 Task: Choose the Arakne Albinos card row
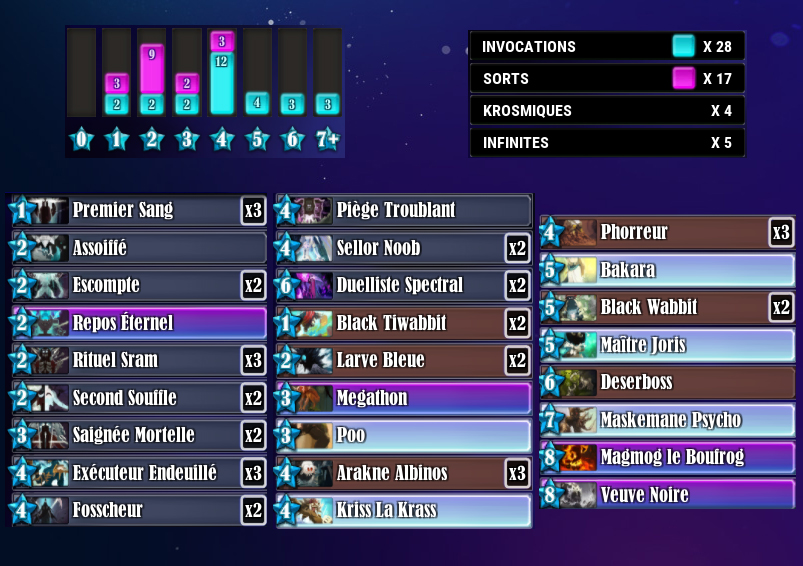pos(404,472)
